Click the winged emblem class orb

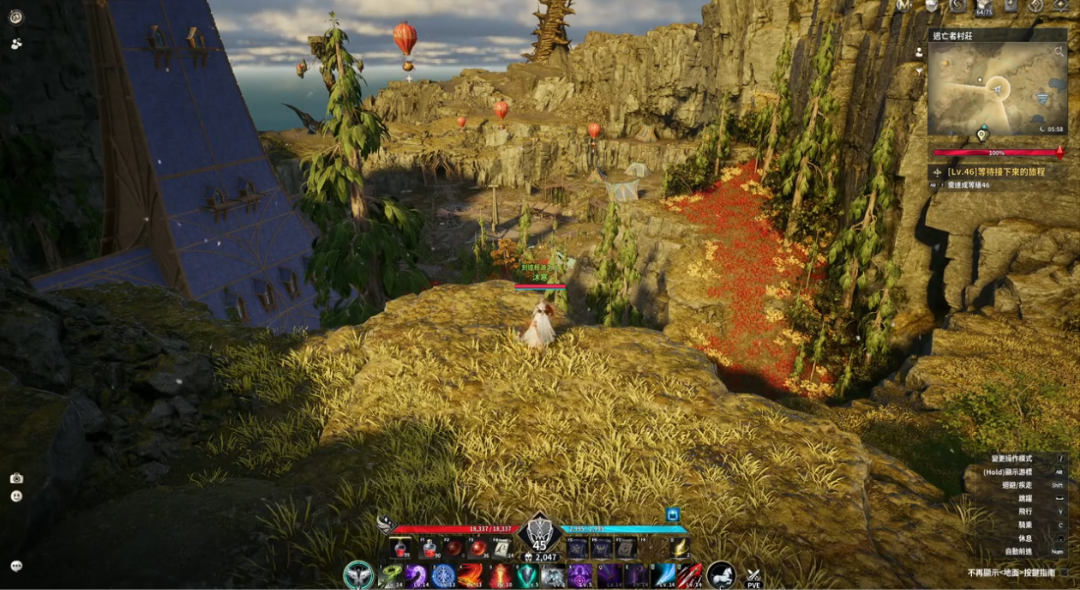(357, 575)
